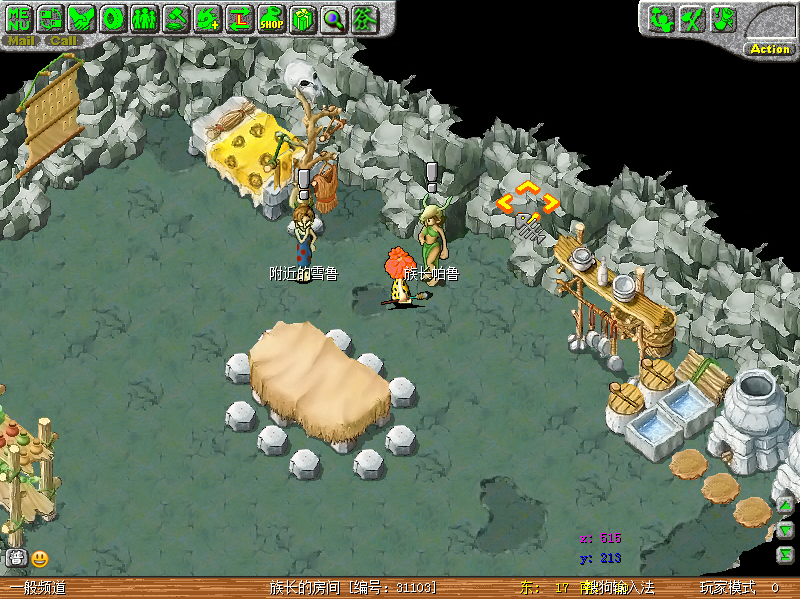The width and height of the screenshot is (800, 600).
Task: Click the Call button
Action: point(63,41)
